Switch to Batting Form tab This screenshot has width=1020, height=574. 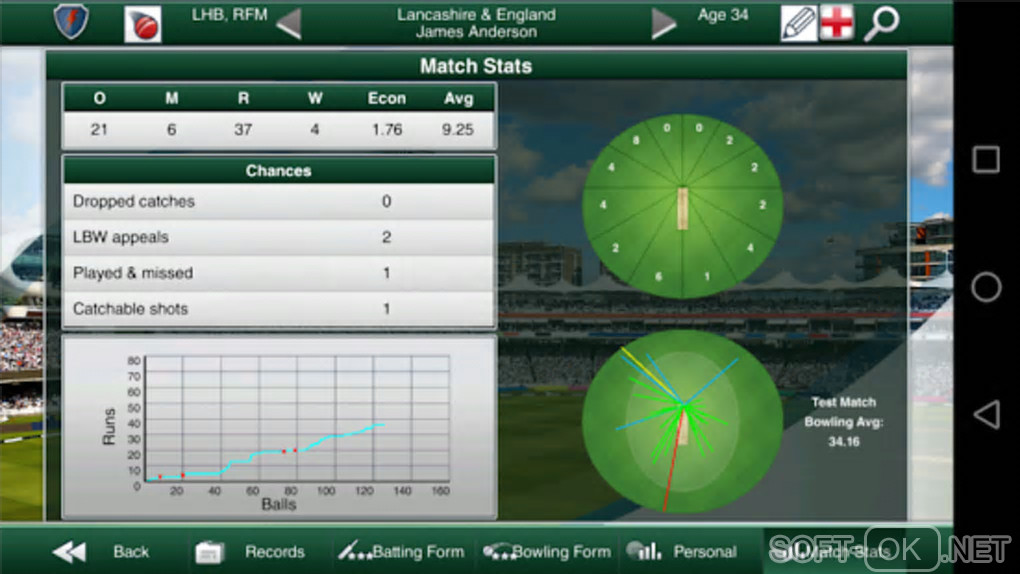[401, 551]
